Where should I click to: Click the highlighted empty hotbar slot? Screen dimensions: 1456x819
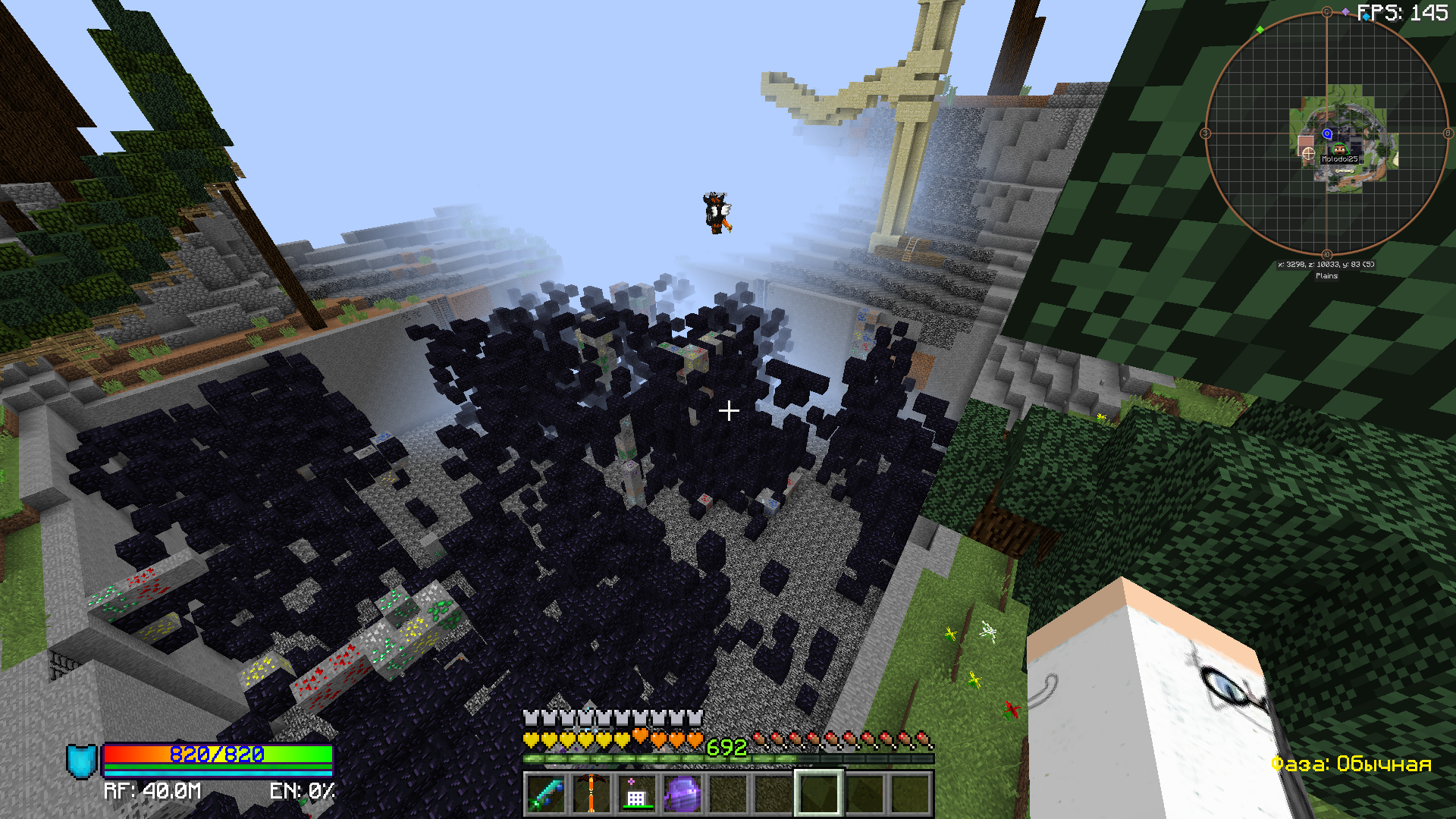point(818,793)
